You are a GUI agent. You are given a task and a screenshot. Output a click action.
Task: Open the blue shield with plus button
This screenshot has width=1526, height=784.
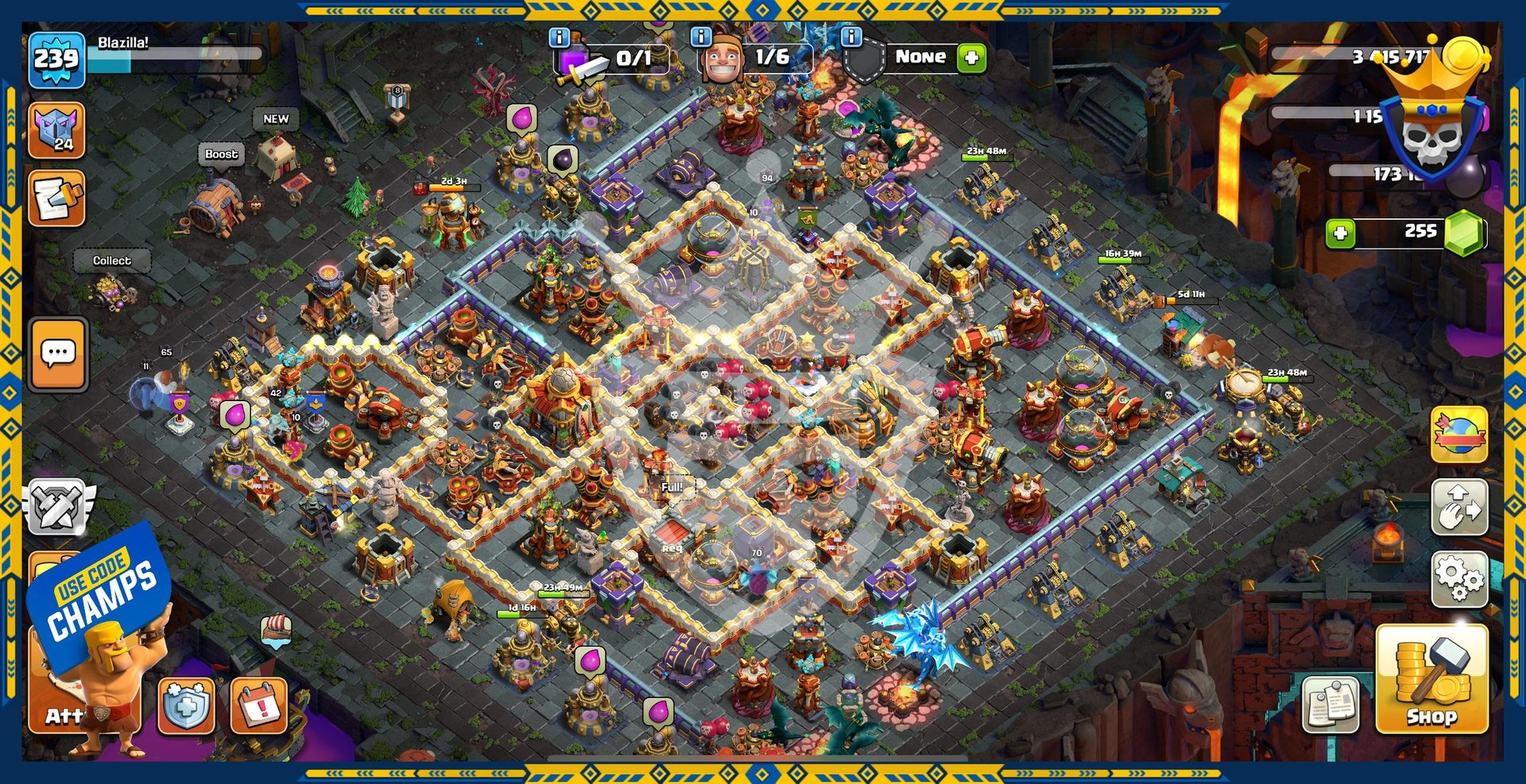[x=186, y=705]
